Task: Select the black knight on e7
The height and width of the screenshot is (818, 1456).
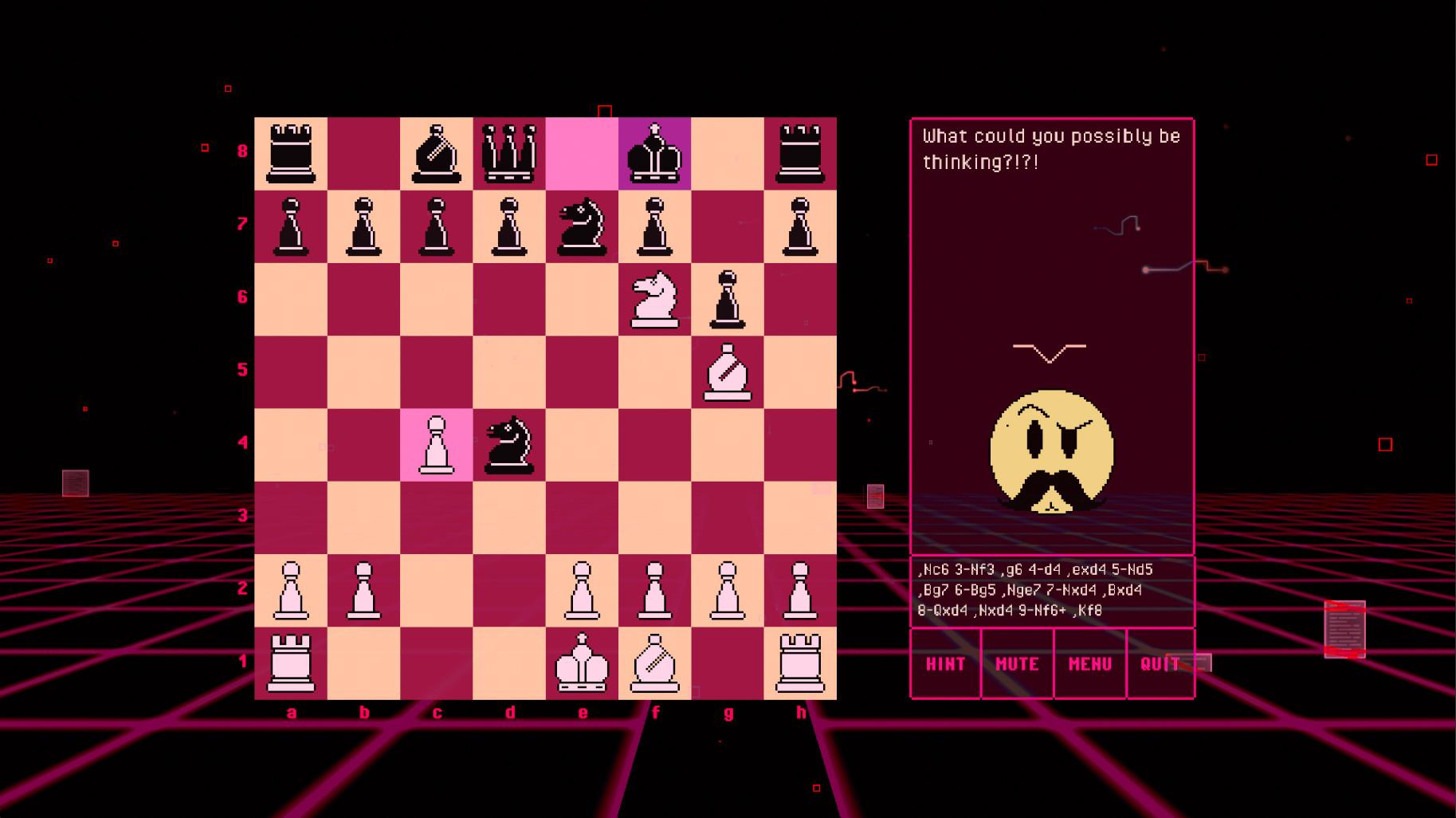Action: [x=583, y=226]
